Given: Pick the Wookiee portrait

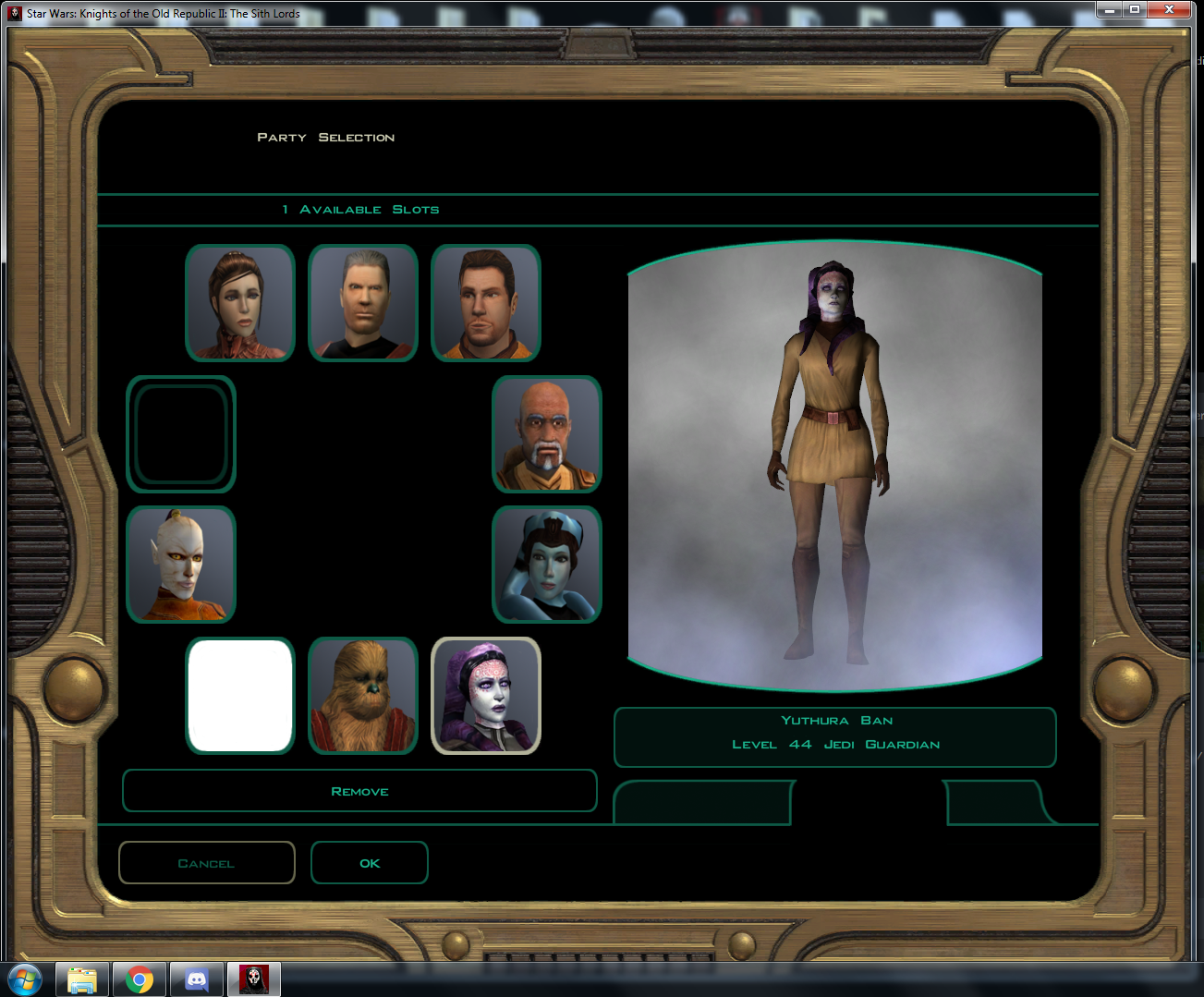Looking at the screenshot, I should [363, 696].
